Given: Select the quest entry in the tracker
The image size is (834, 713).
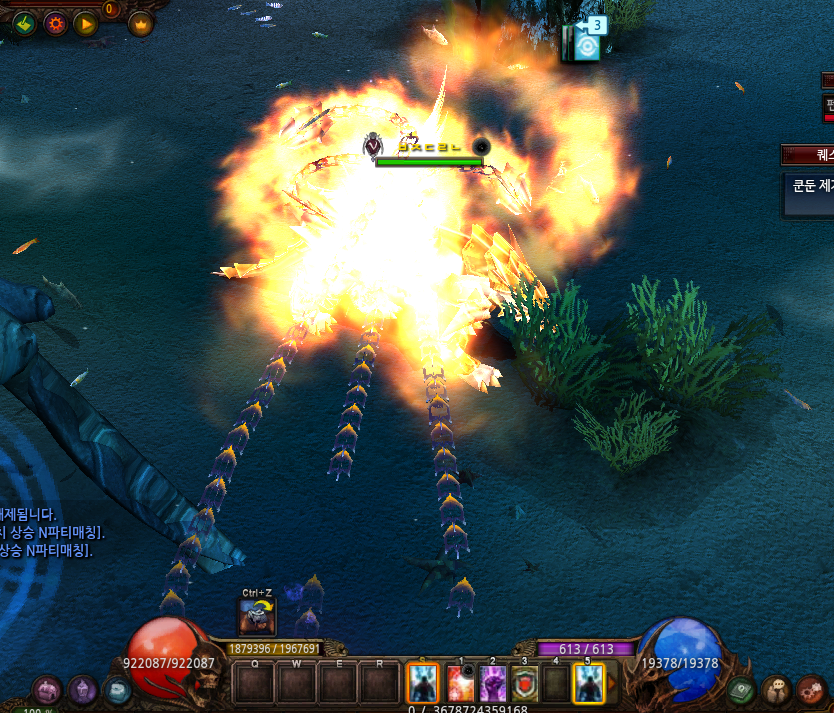Looking at the screenshot, I should [808, 189].
